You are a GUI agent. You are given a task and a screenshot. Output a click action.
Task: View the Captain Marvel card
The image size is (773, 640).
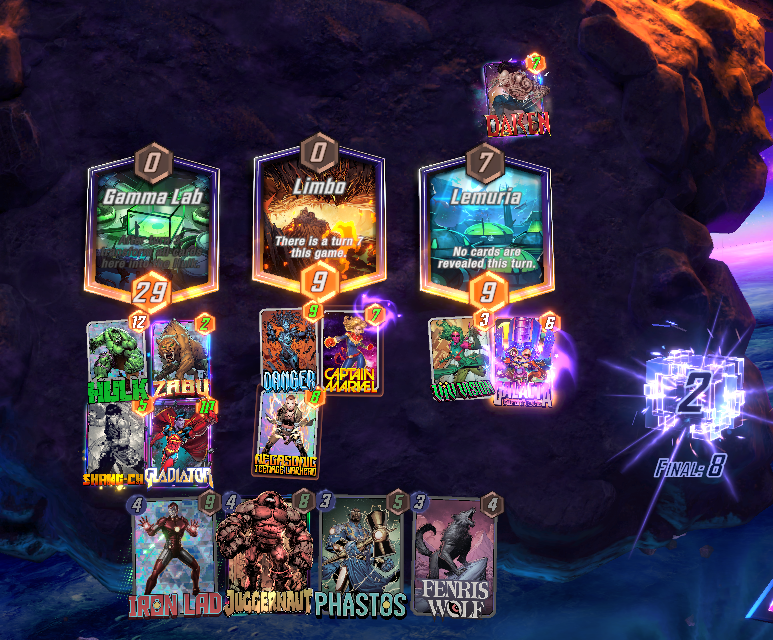pos(351,350)
